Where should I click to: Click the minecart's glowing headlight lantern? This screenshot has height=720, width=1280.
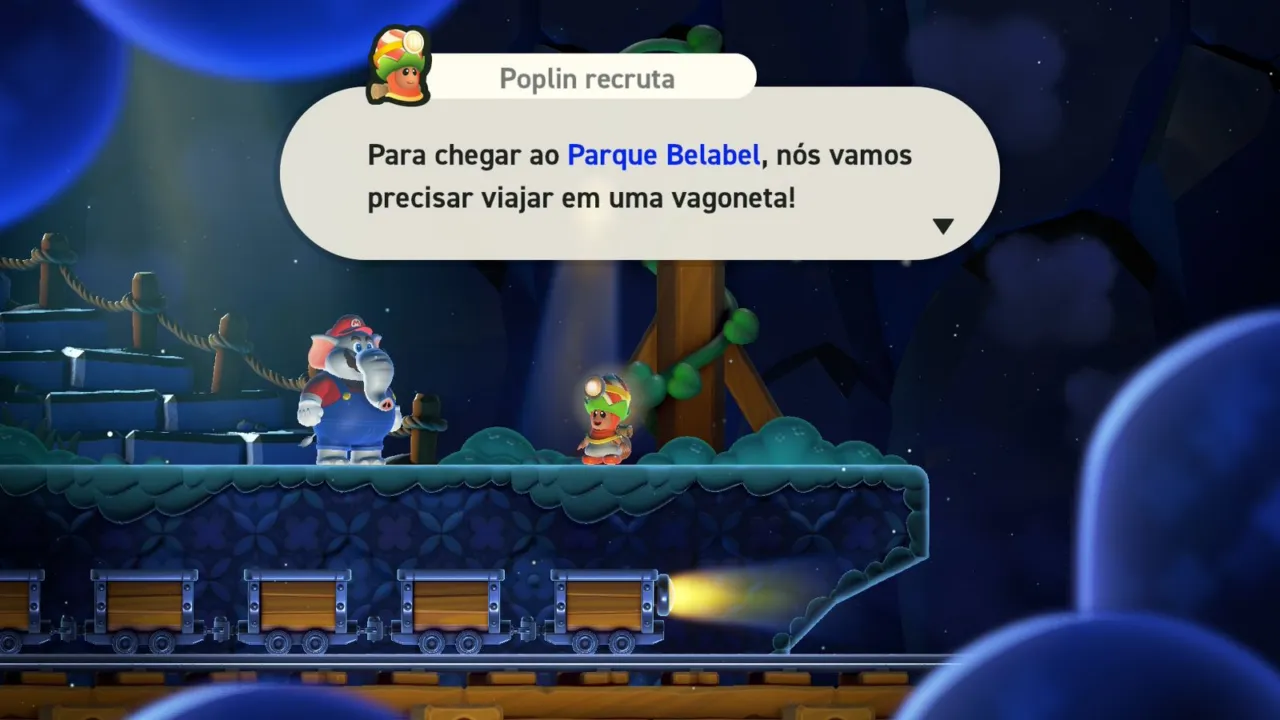tap(662, 595)
